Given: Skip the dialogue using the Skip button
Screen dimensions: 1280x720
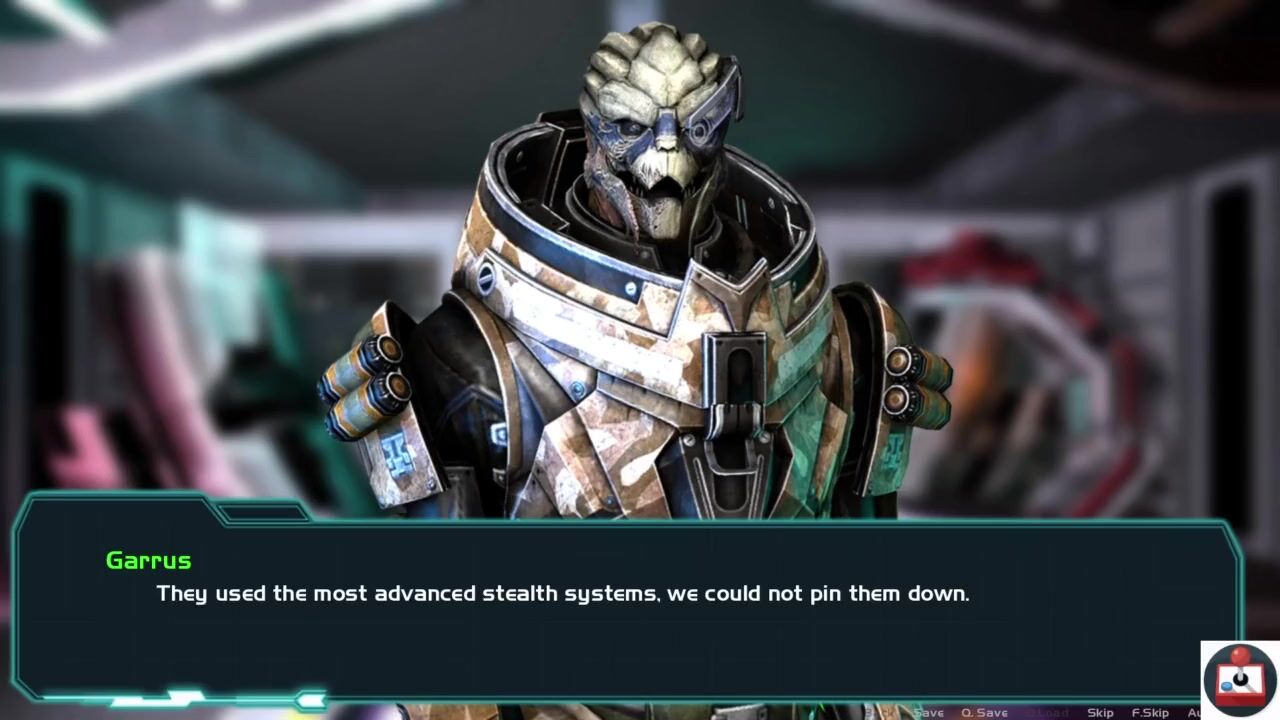Looking at the screenshot, I should click(x=1100, y=712).
